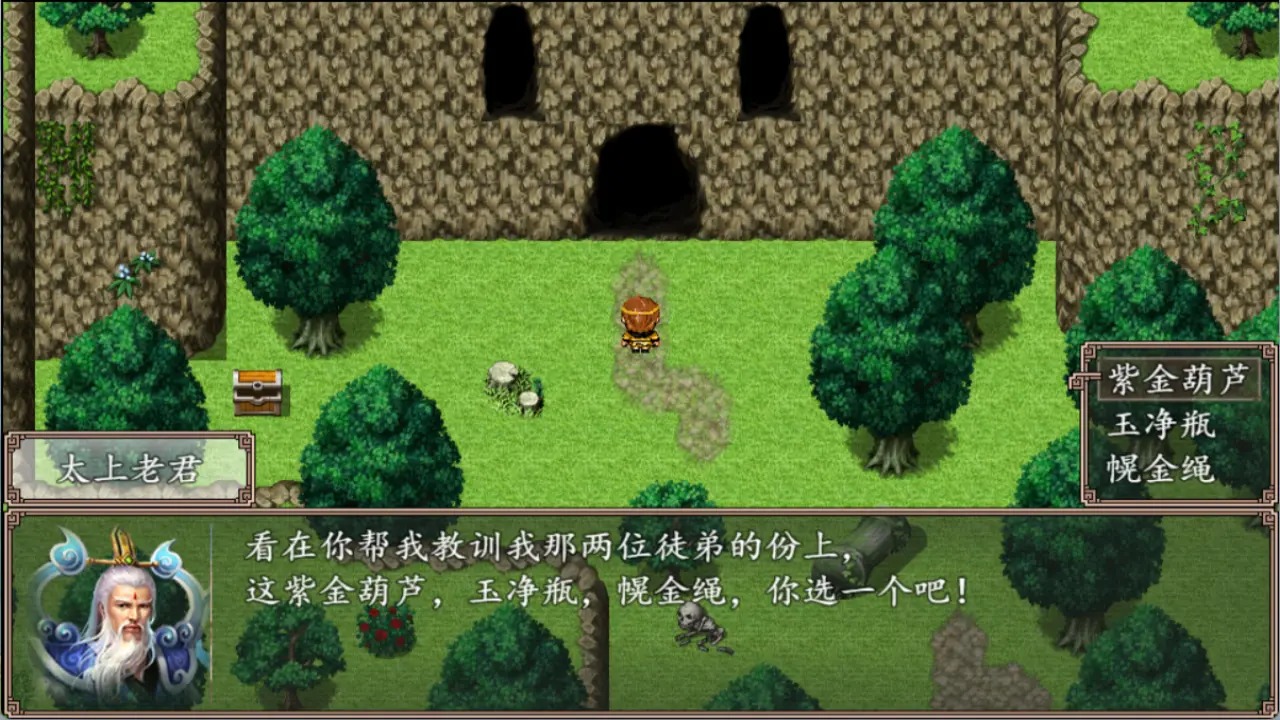This screenshot has height=720, width=1280.
Task: Select the 玉净瓶 choice option
Action: pyautogui.click(x=1163, y=425)
